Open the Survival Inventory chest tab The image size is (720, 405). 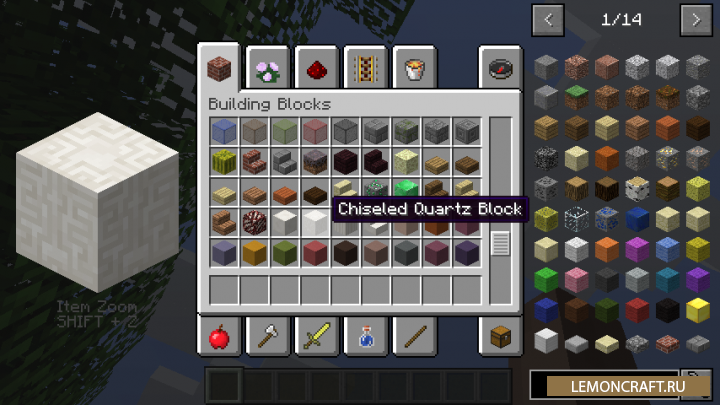(x=500, y=337)
